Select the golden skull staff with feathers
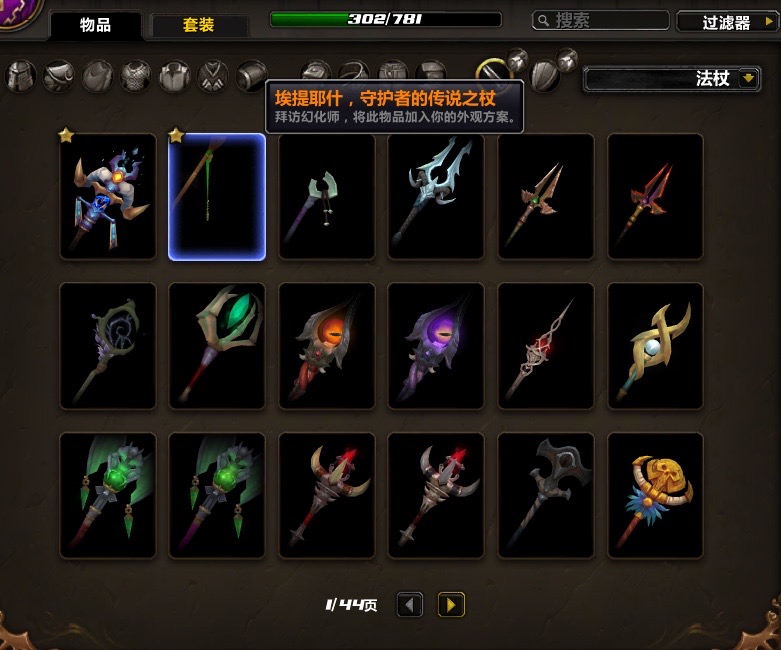 [655, 495]
